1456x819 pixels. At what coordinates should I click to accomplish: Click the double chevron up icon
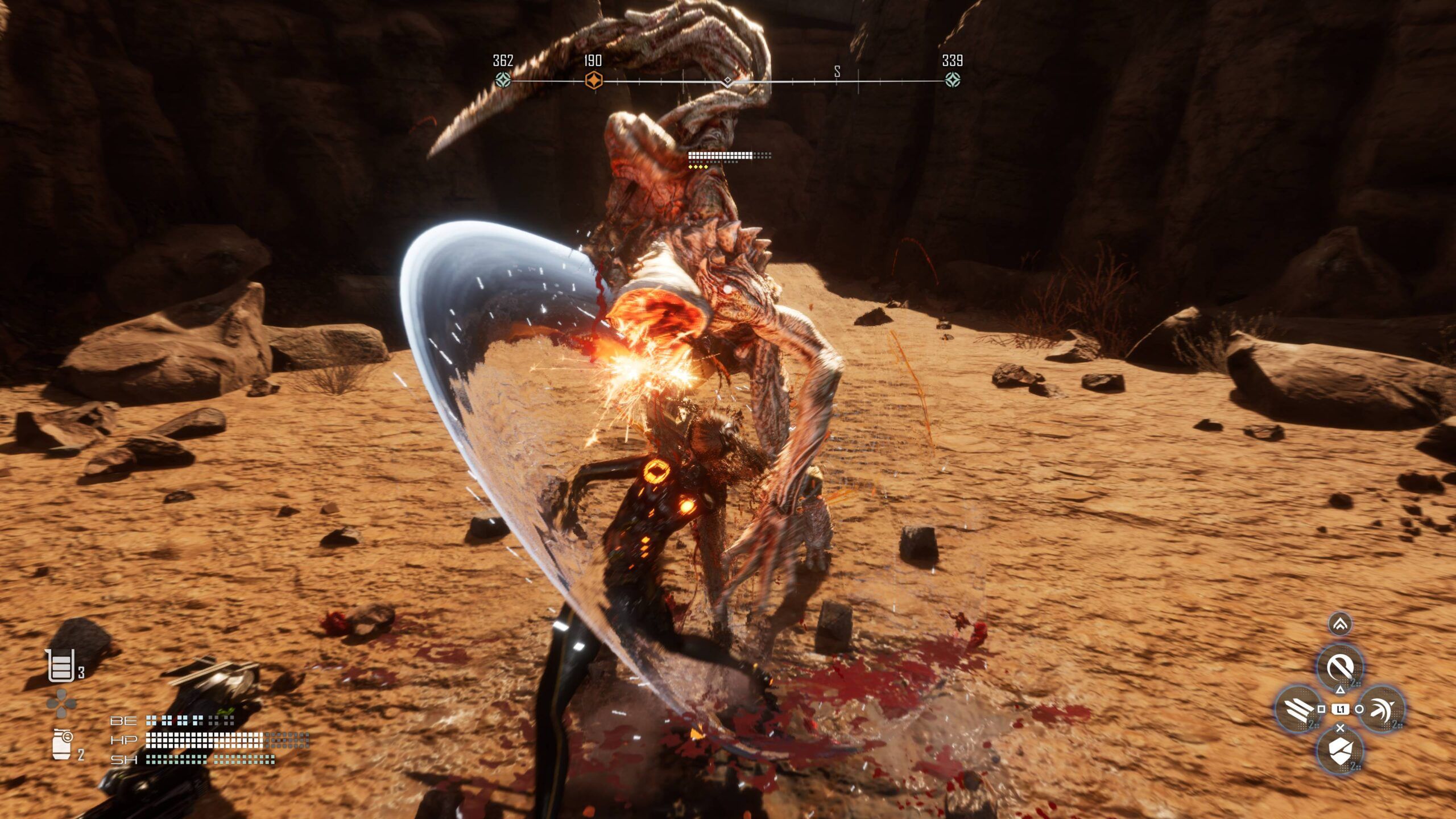click(x=1340, y=624)
